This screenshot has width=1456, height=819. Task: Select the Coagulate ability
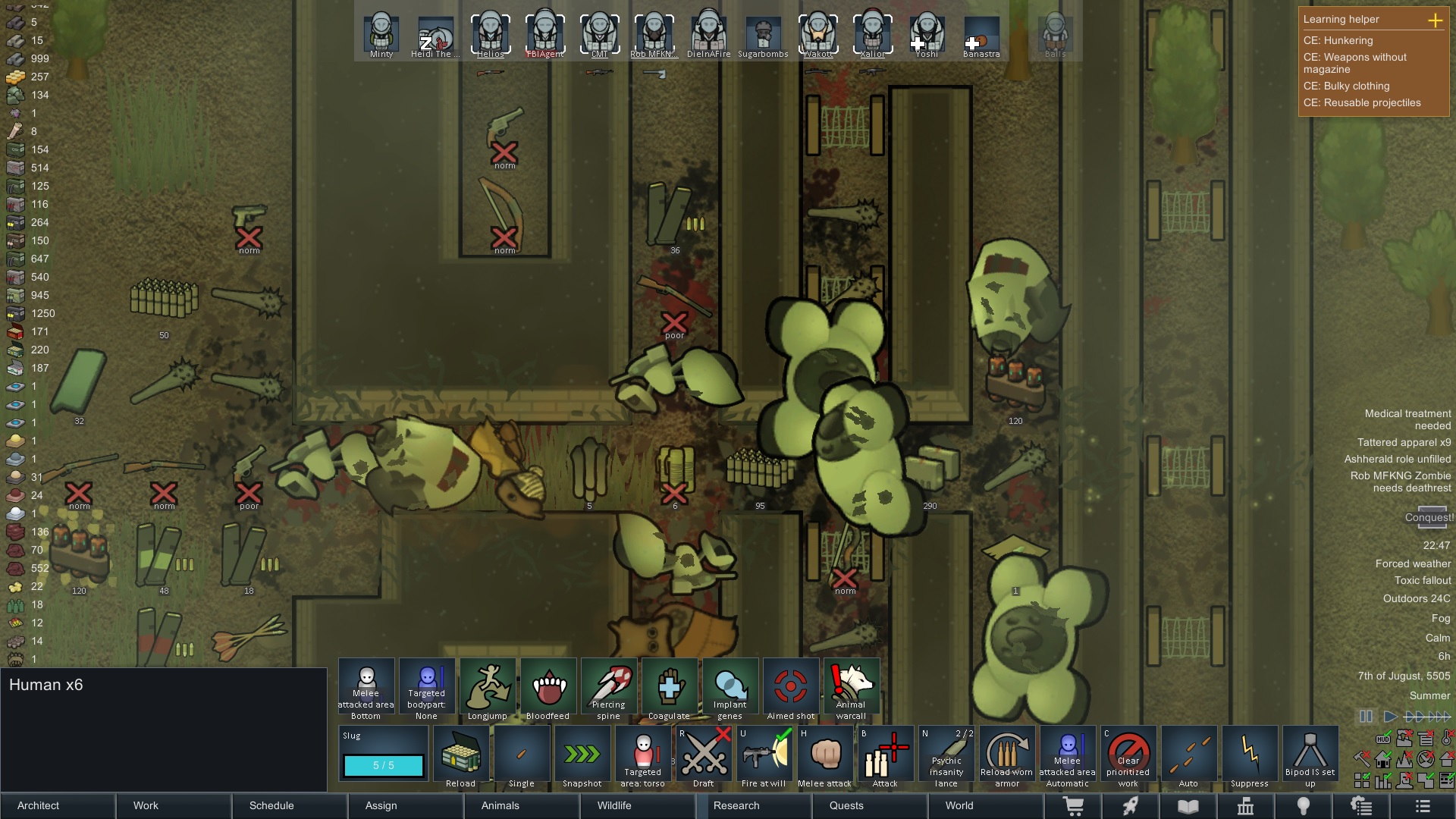coord(670,687)
